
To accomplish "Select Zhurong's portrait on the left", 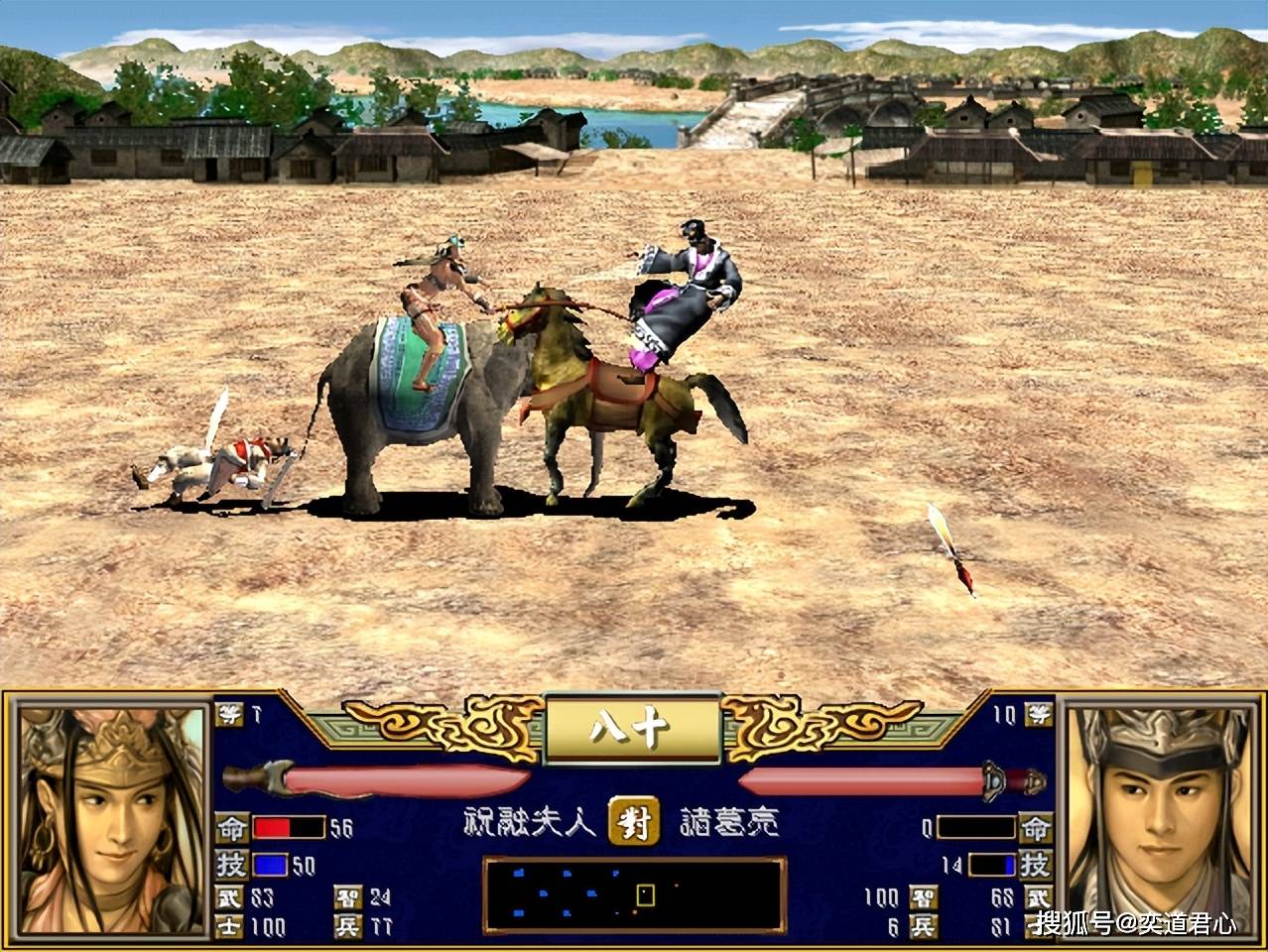I will [x=109, y=819].
